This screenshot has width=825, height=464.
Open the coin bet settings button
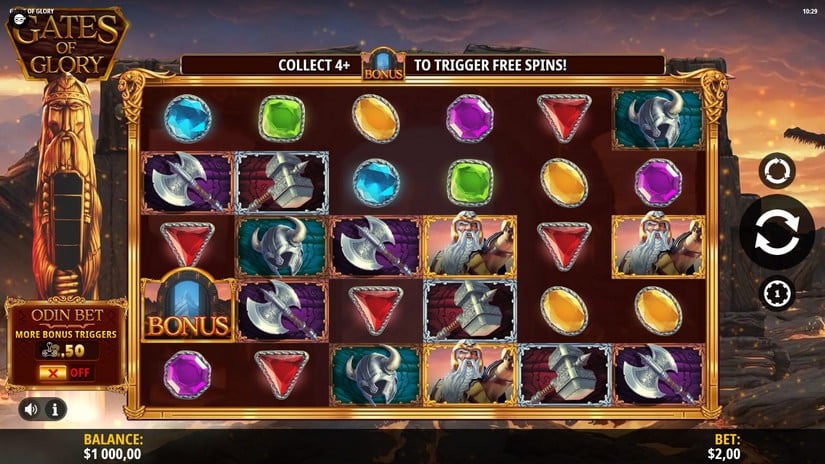click(776, 293)
